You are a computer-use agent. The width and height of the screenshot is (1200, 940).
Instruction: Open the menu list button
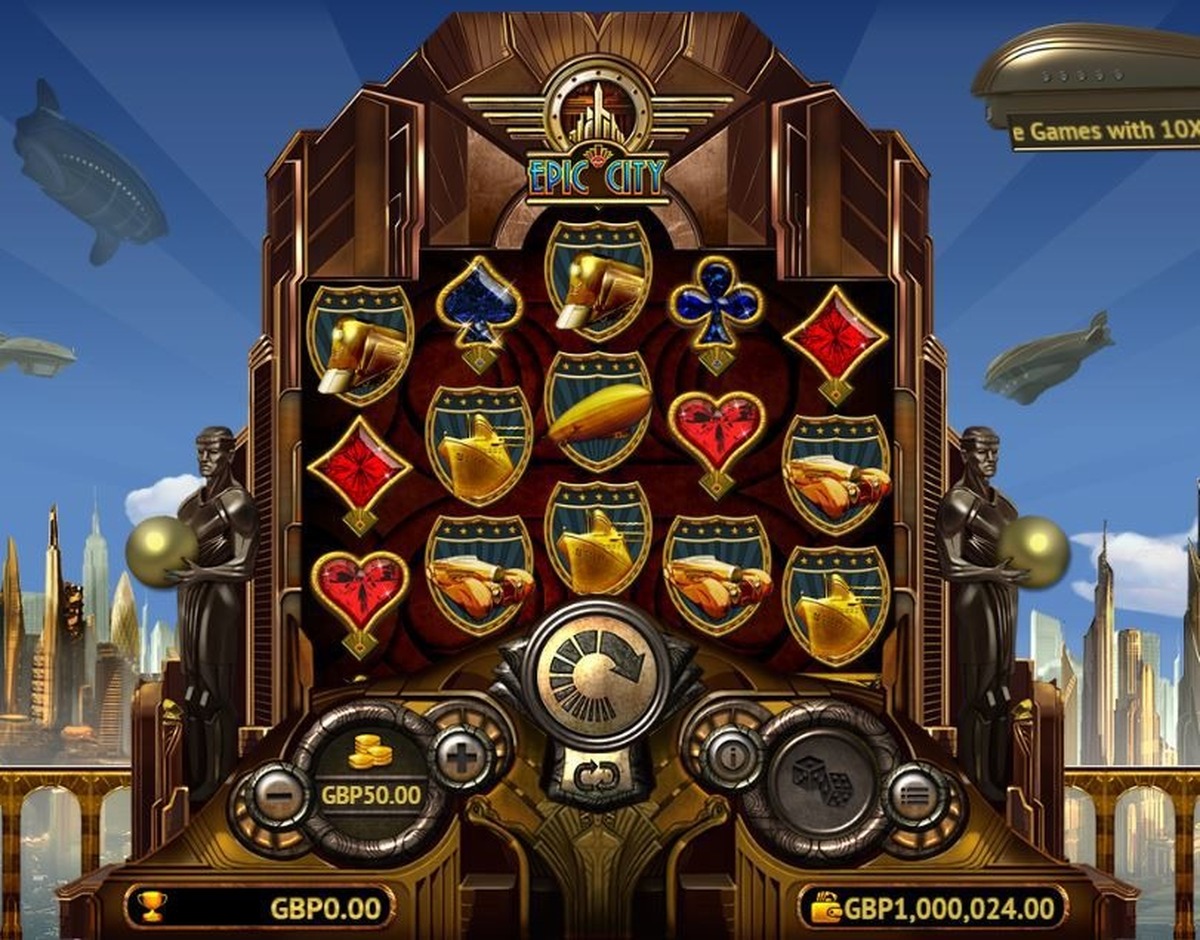point(914,796)
